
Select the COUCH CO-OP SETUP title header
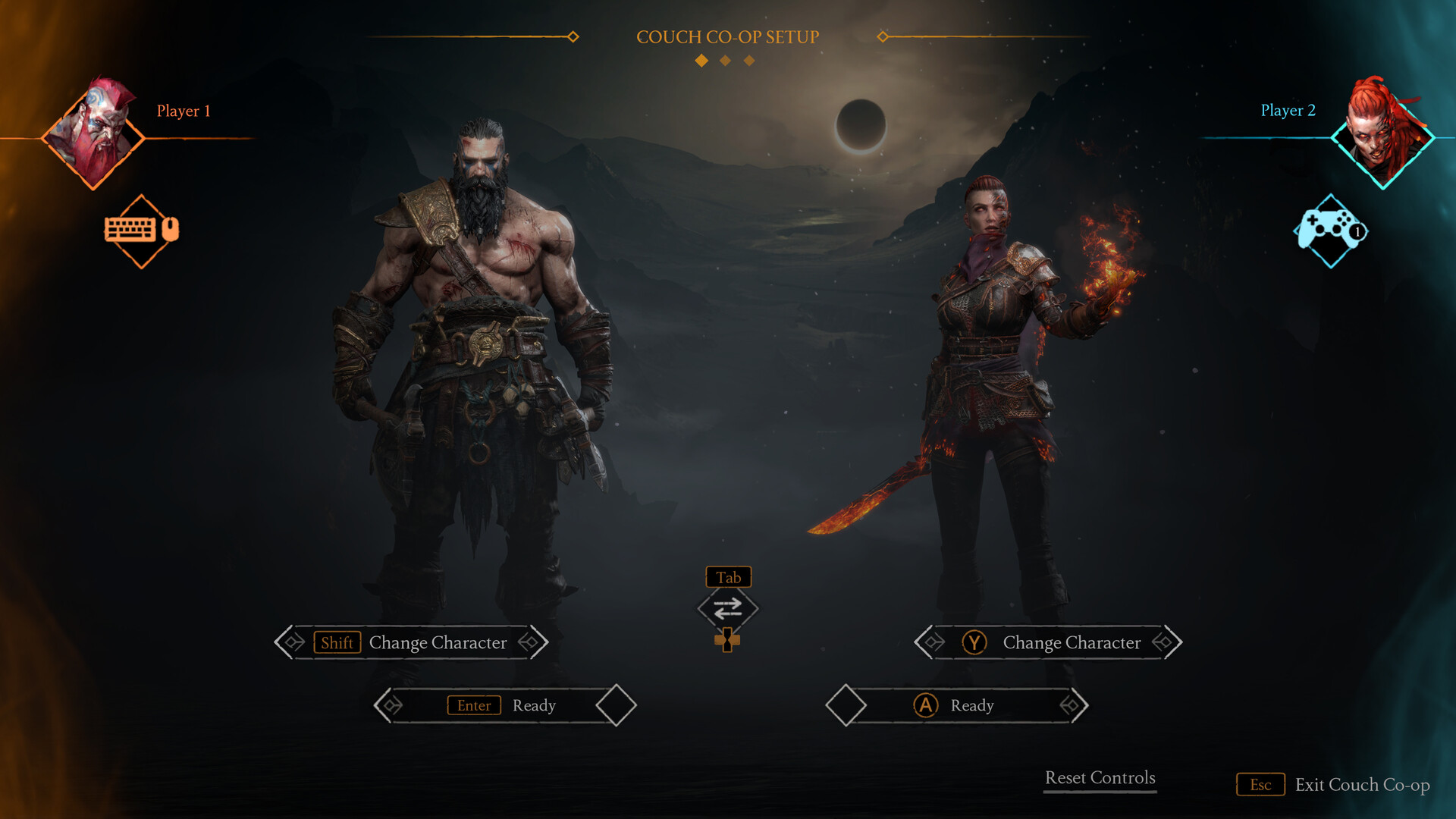pyautogui.click(x=727, y=36)
